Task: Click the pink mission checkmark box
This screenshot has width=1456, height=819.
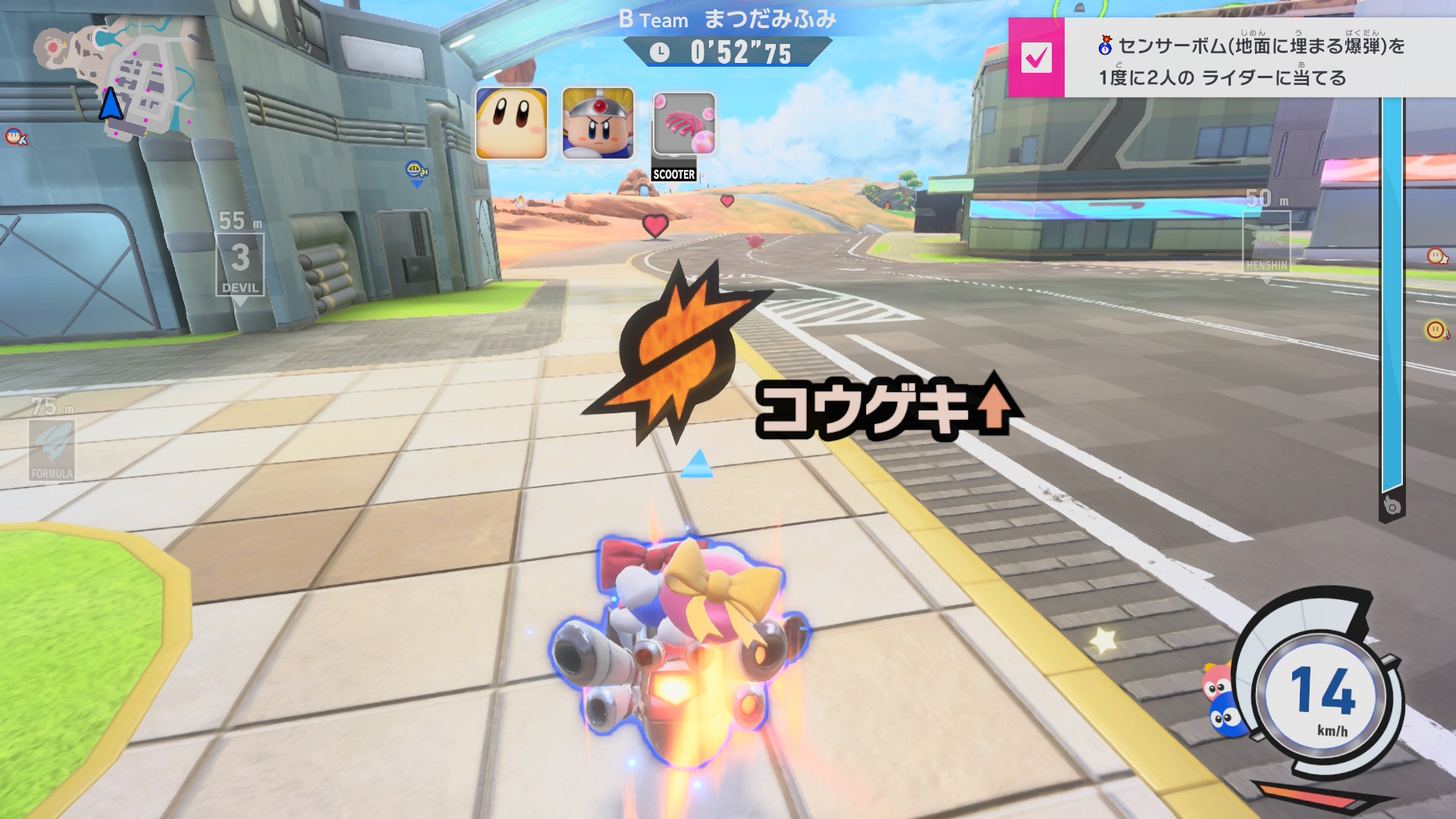Action: pos(1036,58)
